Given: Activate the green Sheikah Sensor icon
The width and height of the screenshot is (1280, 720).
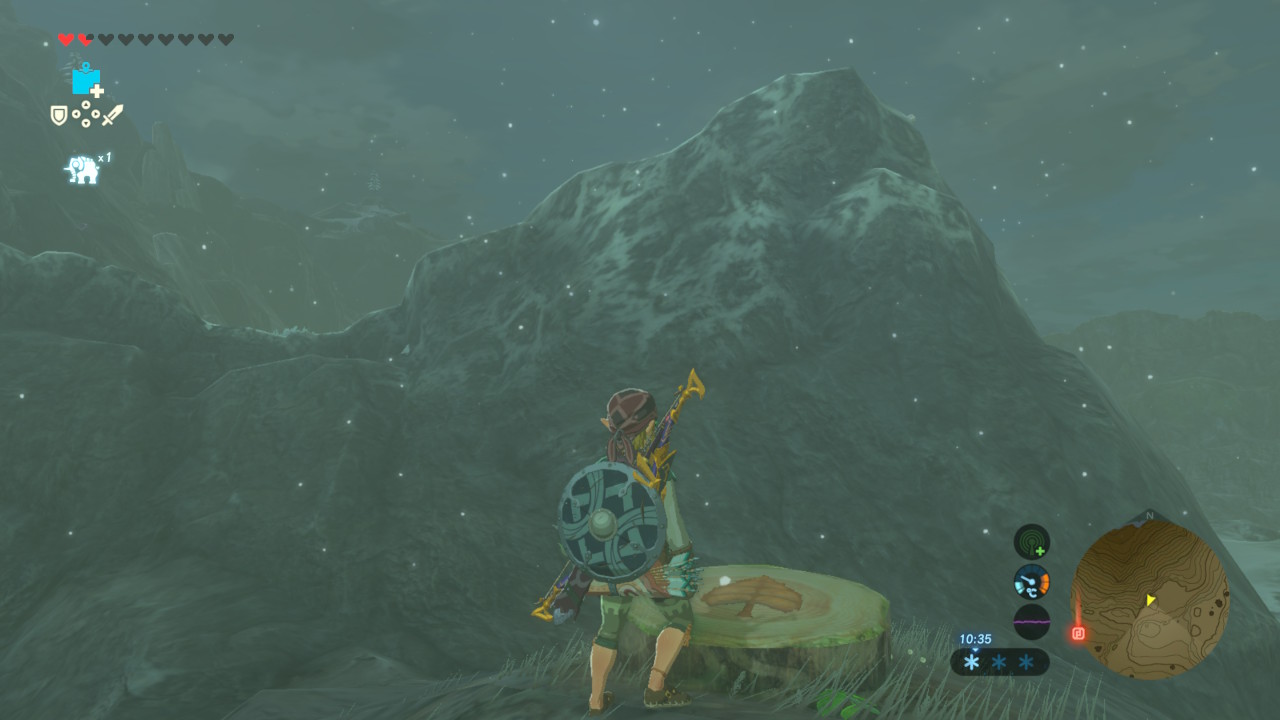Looking at the screenshot, I should tap(1031, 541).
